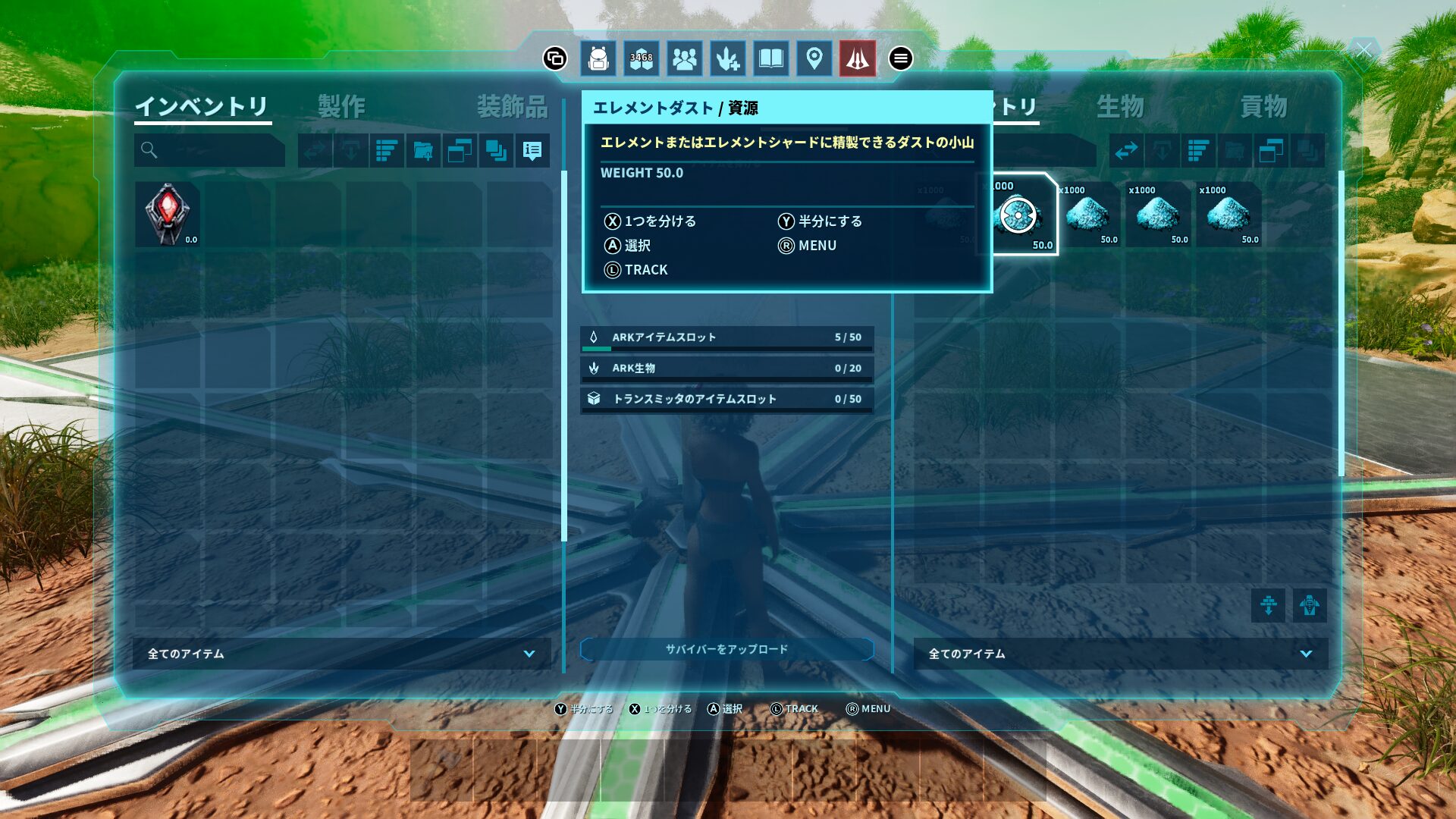Select the red gem artifact item slot
The width and height of the screenshot is (1456, 819).
(x=168, y=214)
